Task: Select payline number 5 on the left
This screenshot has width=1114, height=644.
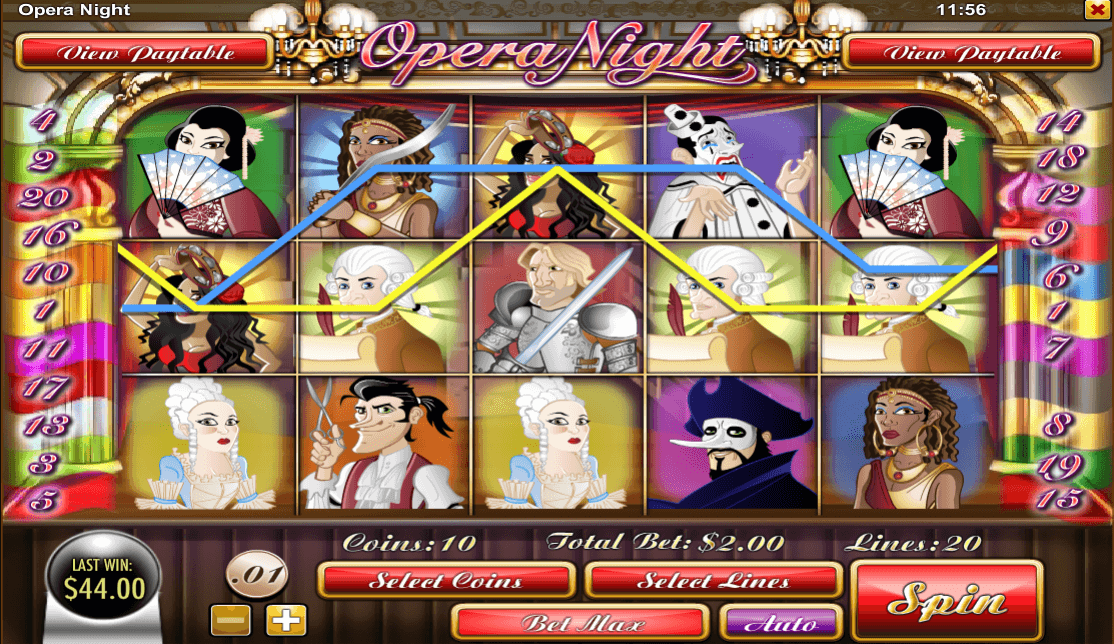Action: (43, 497)
